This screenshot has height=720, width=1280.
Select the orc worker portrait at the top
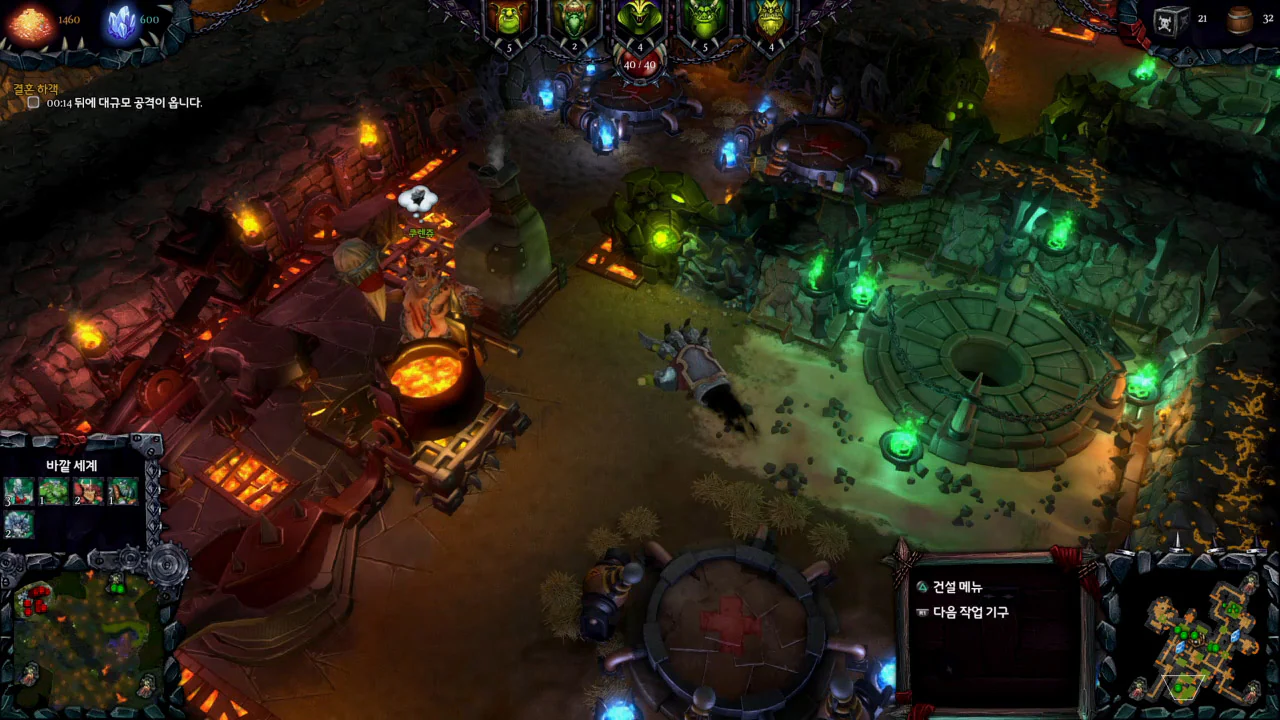pos(508,18)
